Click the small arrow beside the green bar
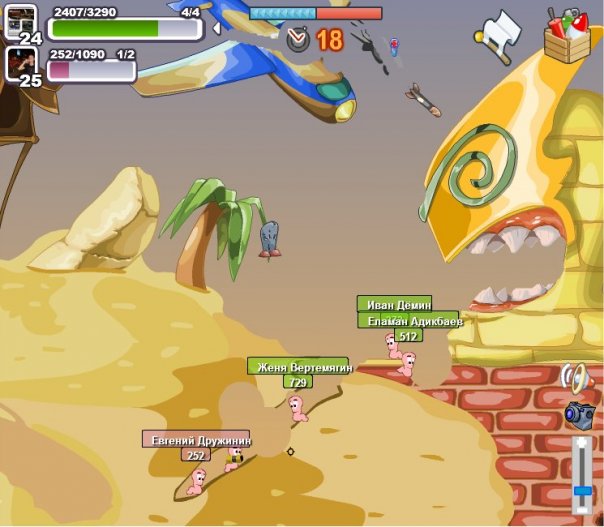The width and height of the screenshot is (604, 527). pyautogui.click(x=215, y=28)
